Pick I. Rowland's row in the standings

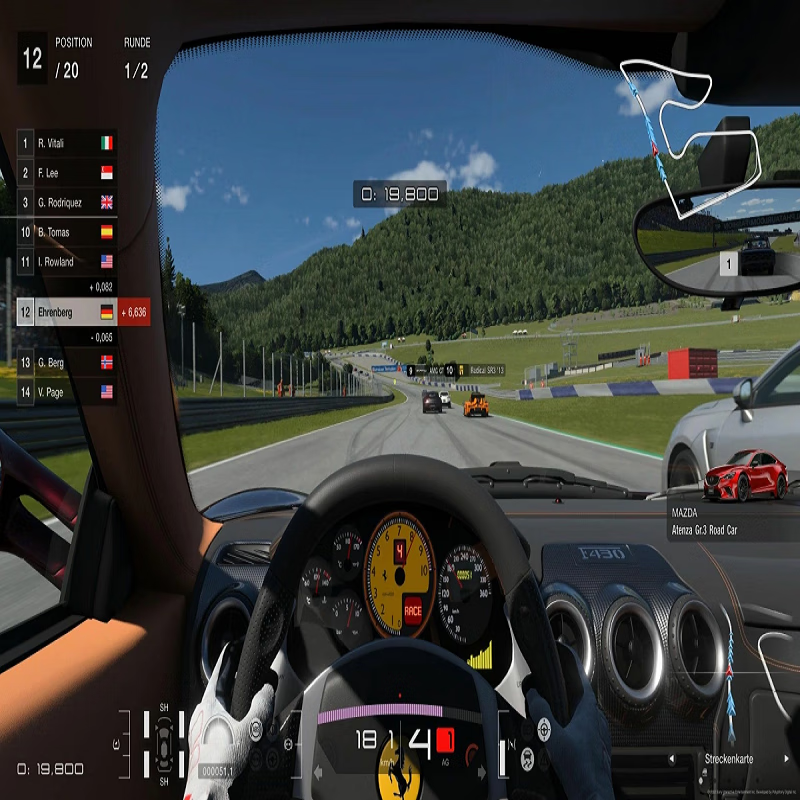point(66,262)
